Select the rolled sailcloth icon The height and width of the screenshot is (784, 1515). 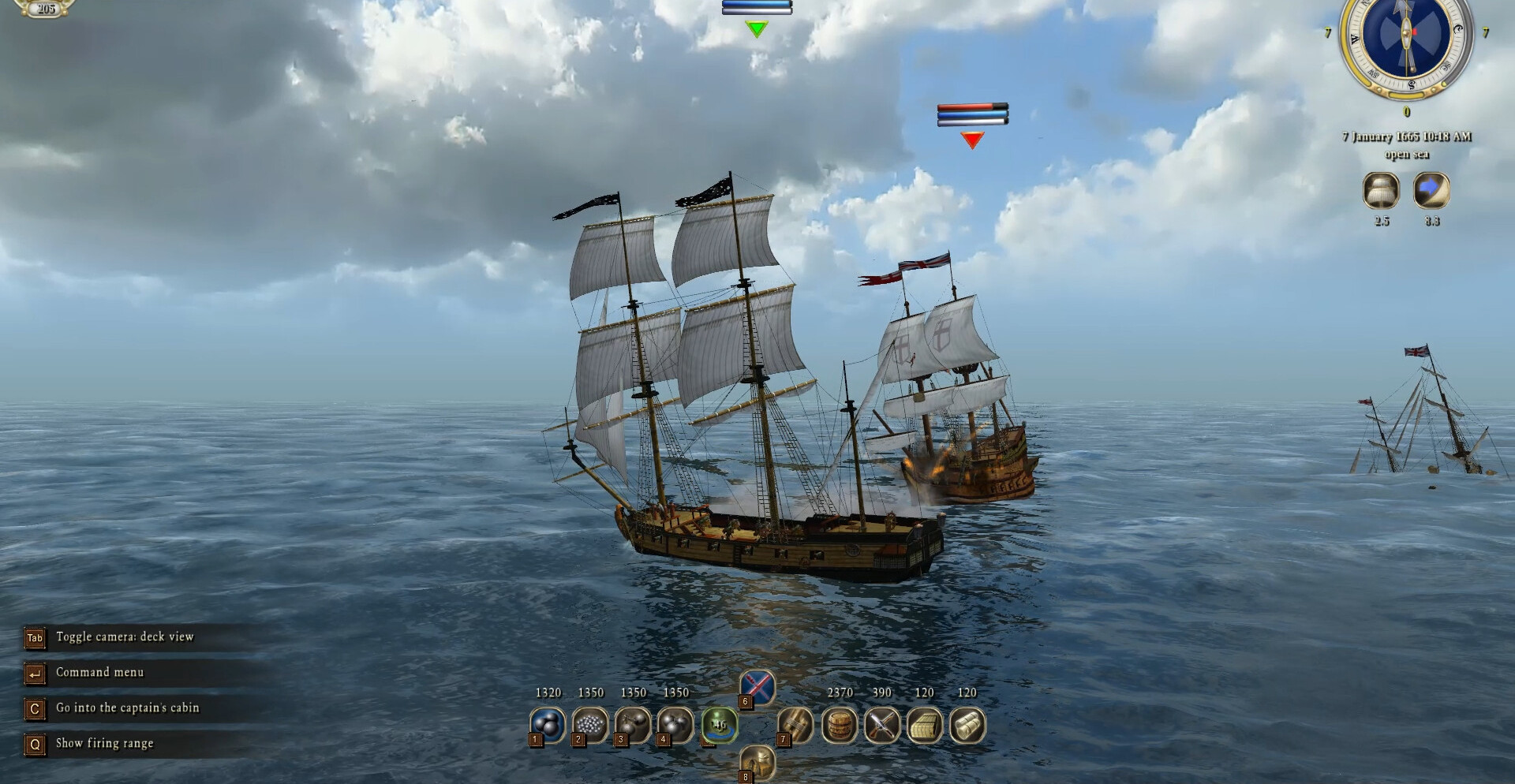point(967,724)
